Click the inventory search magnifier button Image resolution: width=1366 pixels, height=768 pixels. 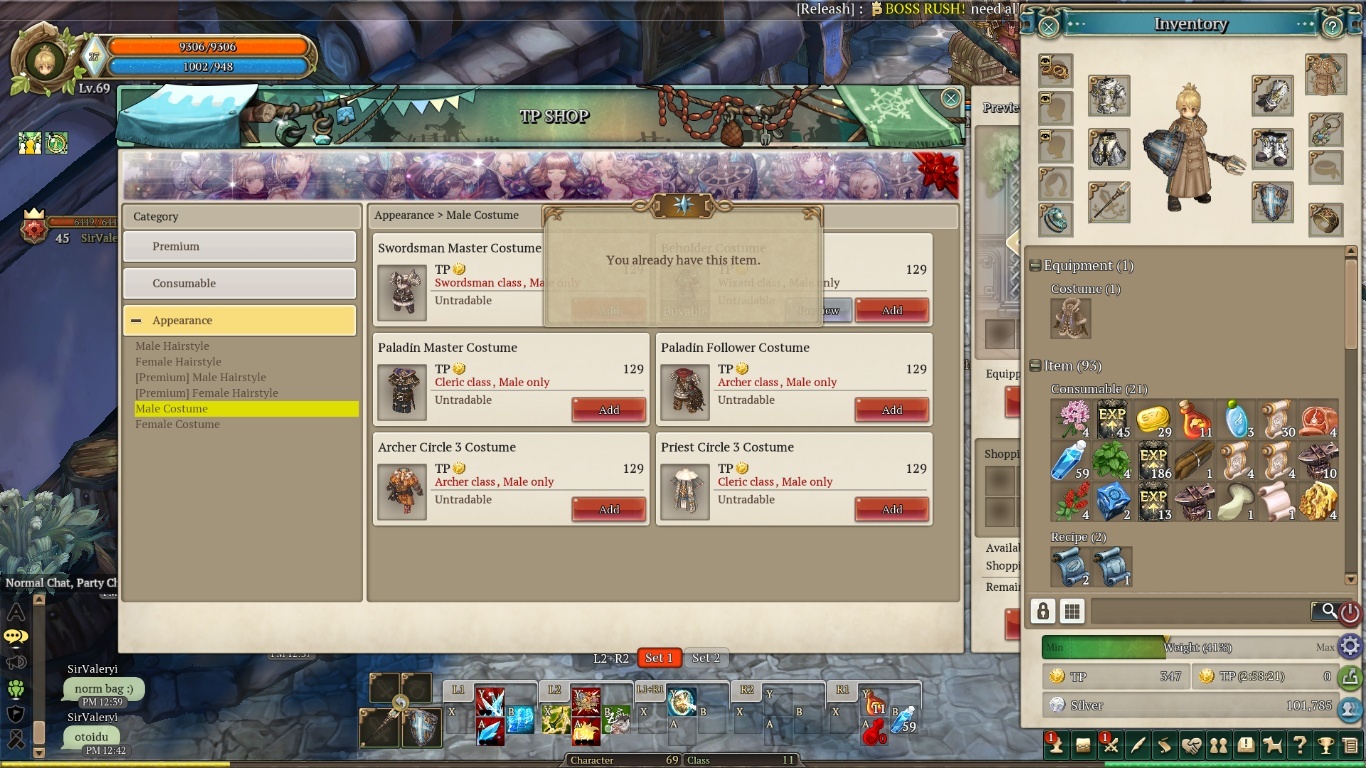tap(1328, 610)
